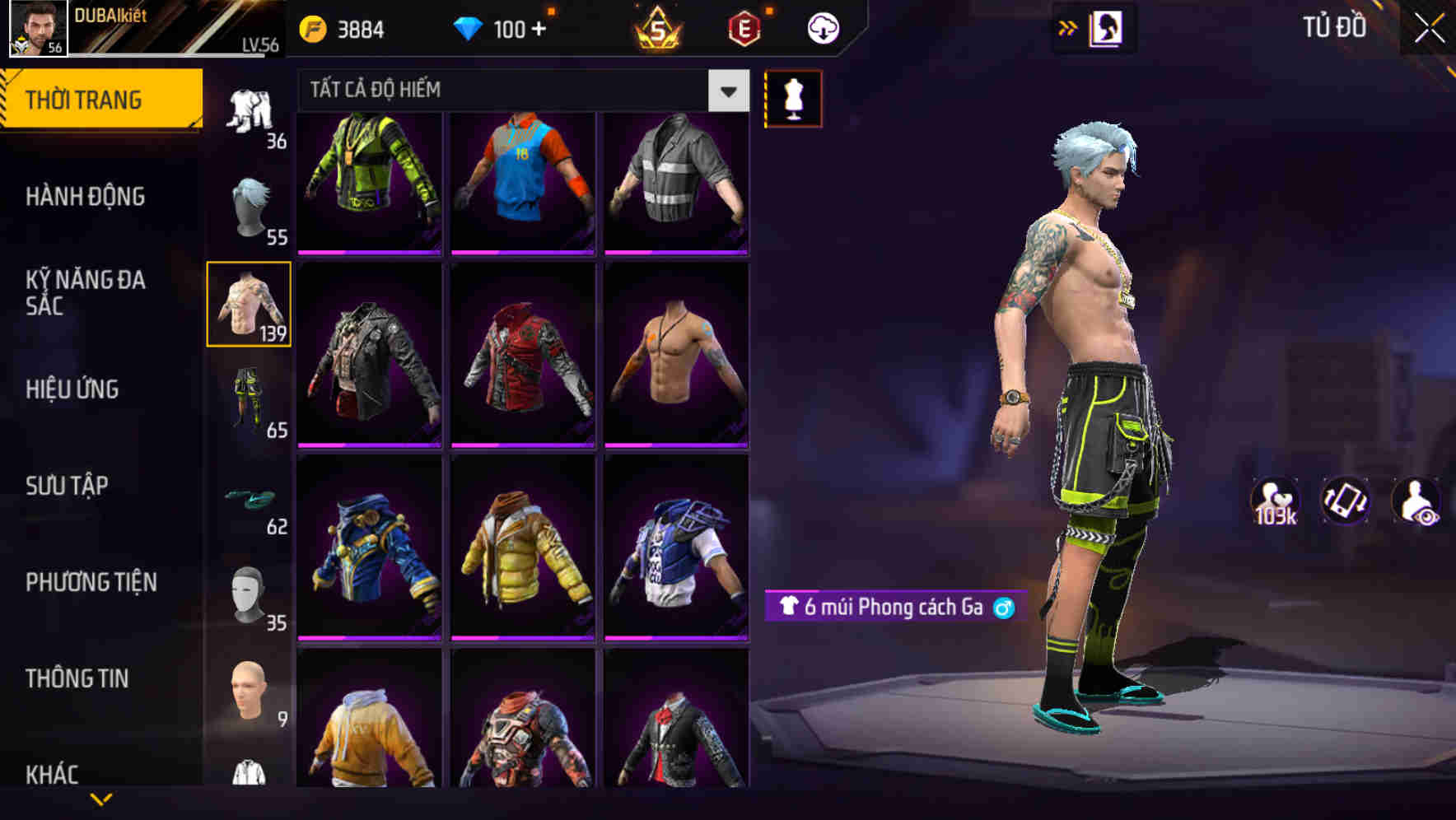Toggle the mannequin preview button
Image resolution: width=1456 pixels, height=820 pixels.
tap(793, 97)
